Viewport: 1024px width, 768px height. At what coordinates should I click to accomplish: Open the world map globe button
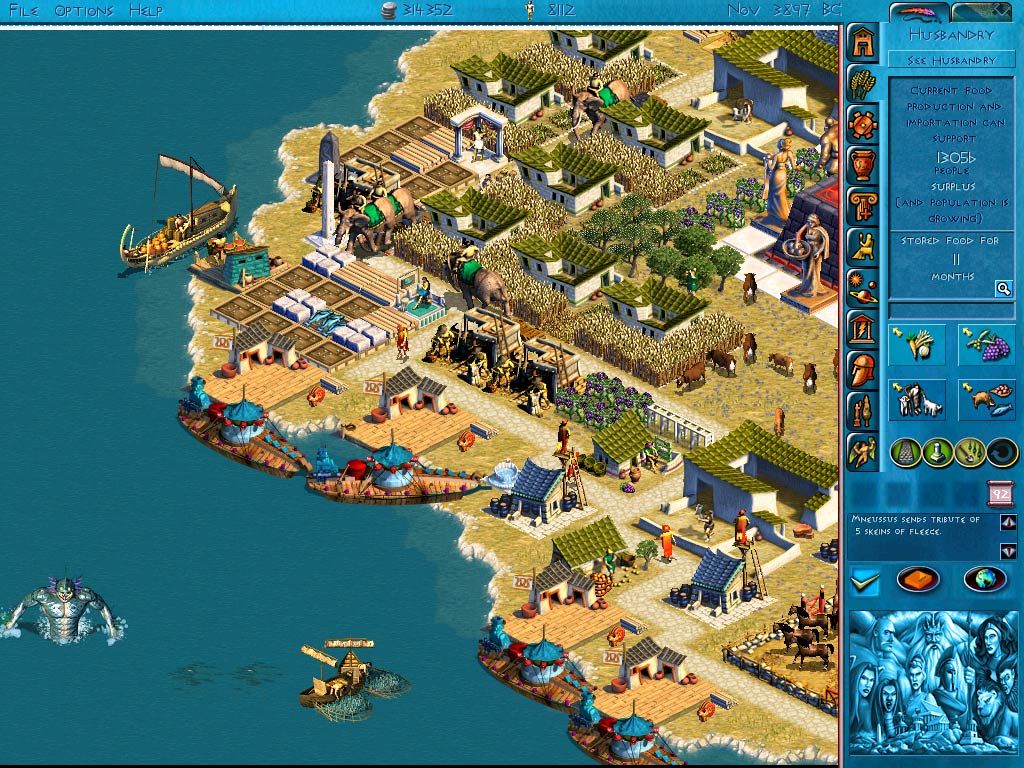(984, 580)
